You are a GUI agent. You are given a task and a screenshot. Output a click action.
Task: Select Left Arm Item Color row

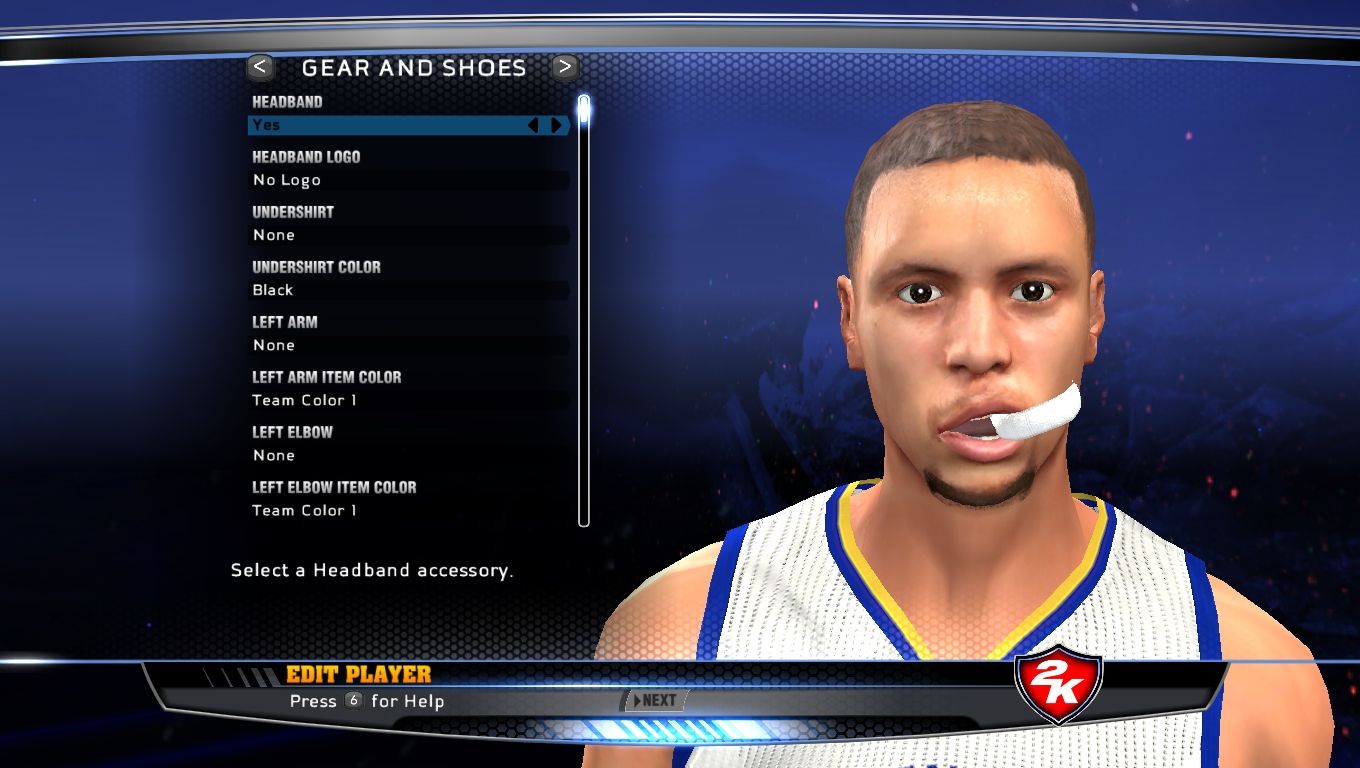point(408,400)
